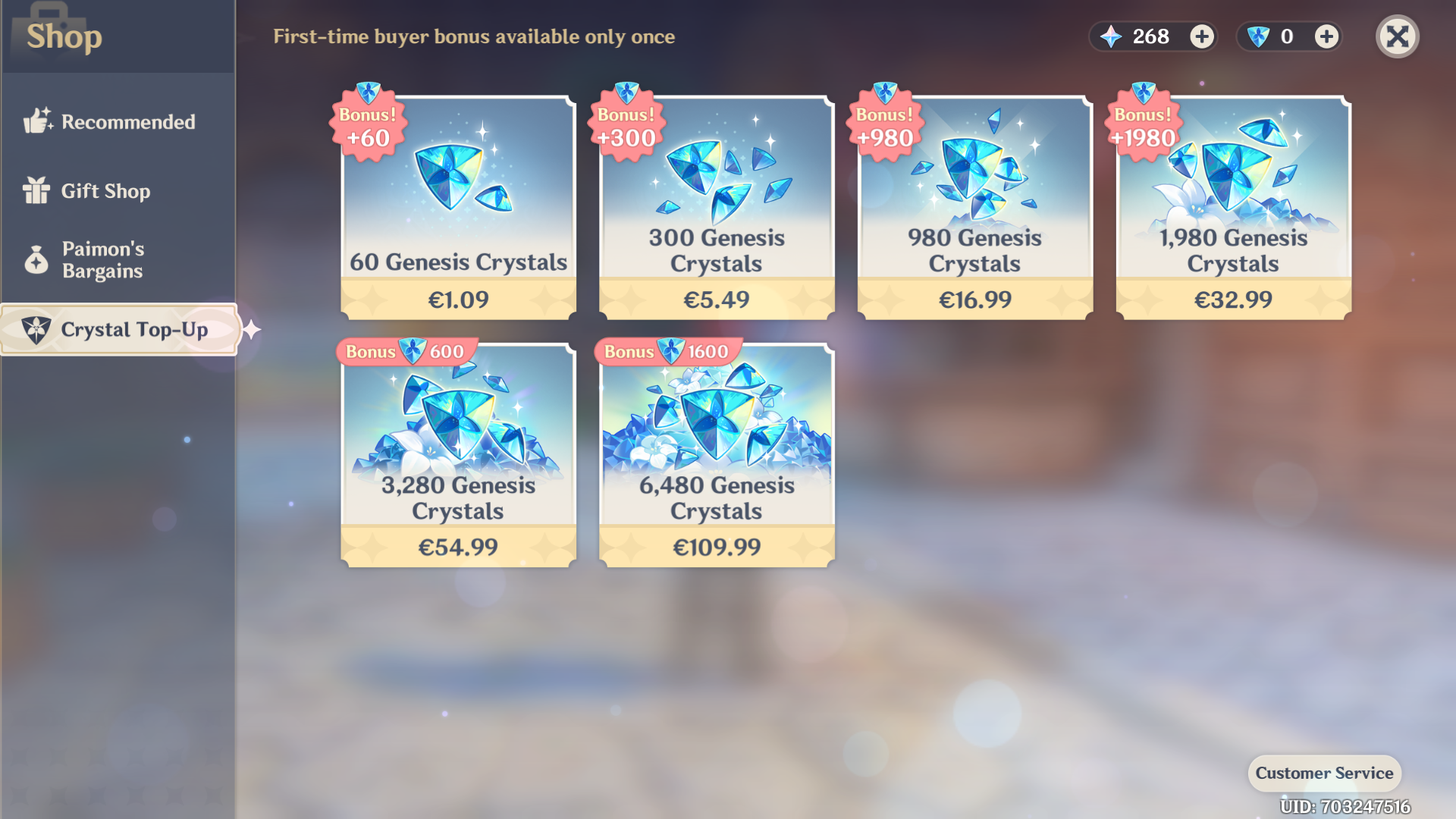Viewport: 1456px width, 819px height.
Task: Contact Customer Service
Action: [x=1324, y=773]
